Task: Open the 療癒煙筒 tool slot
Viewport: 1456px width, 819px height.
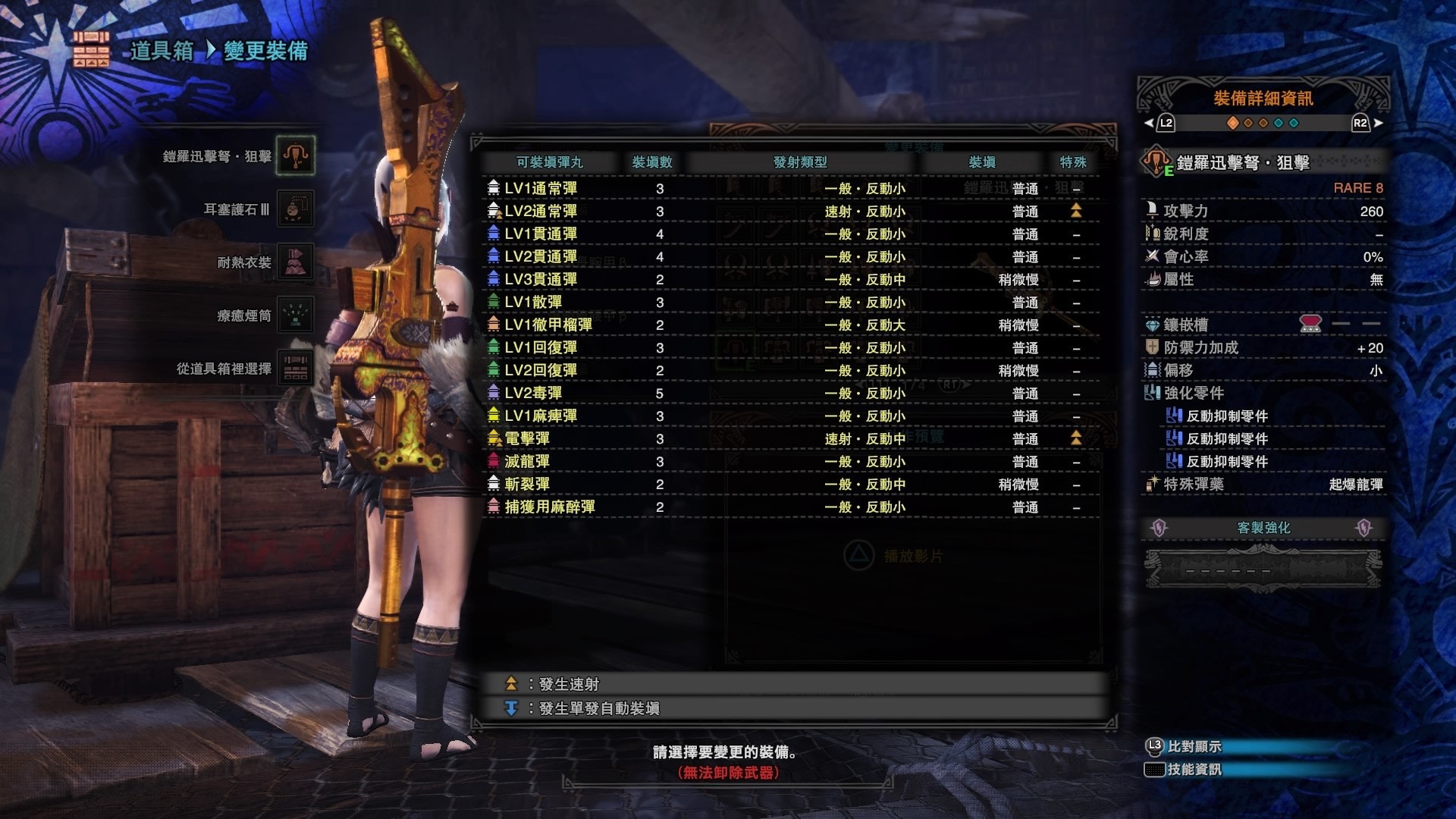Action: (x=295, y=315)
